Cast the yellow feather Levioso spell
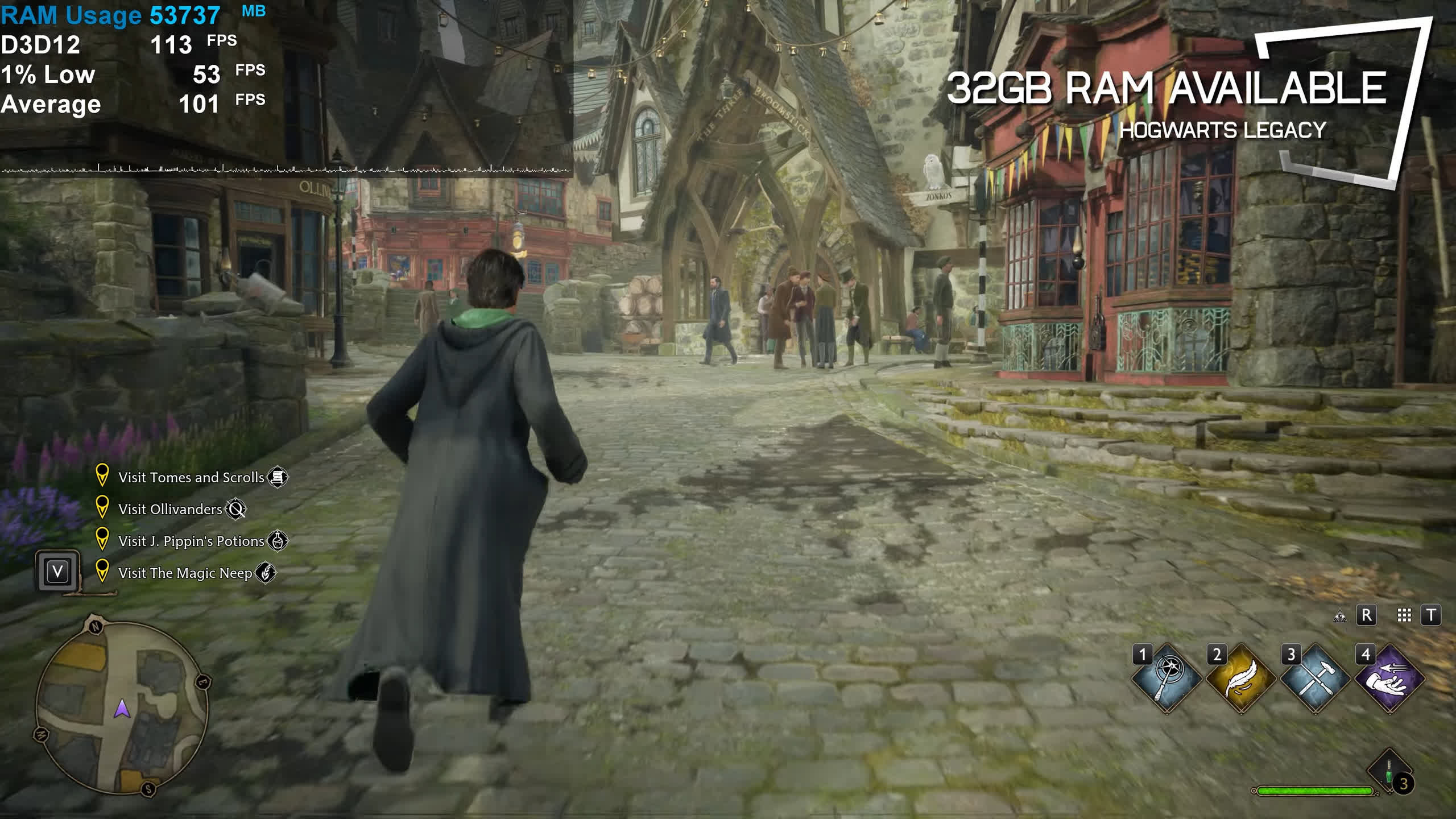This screenshot has width=1456, height=819. pos(1240,678)
